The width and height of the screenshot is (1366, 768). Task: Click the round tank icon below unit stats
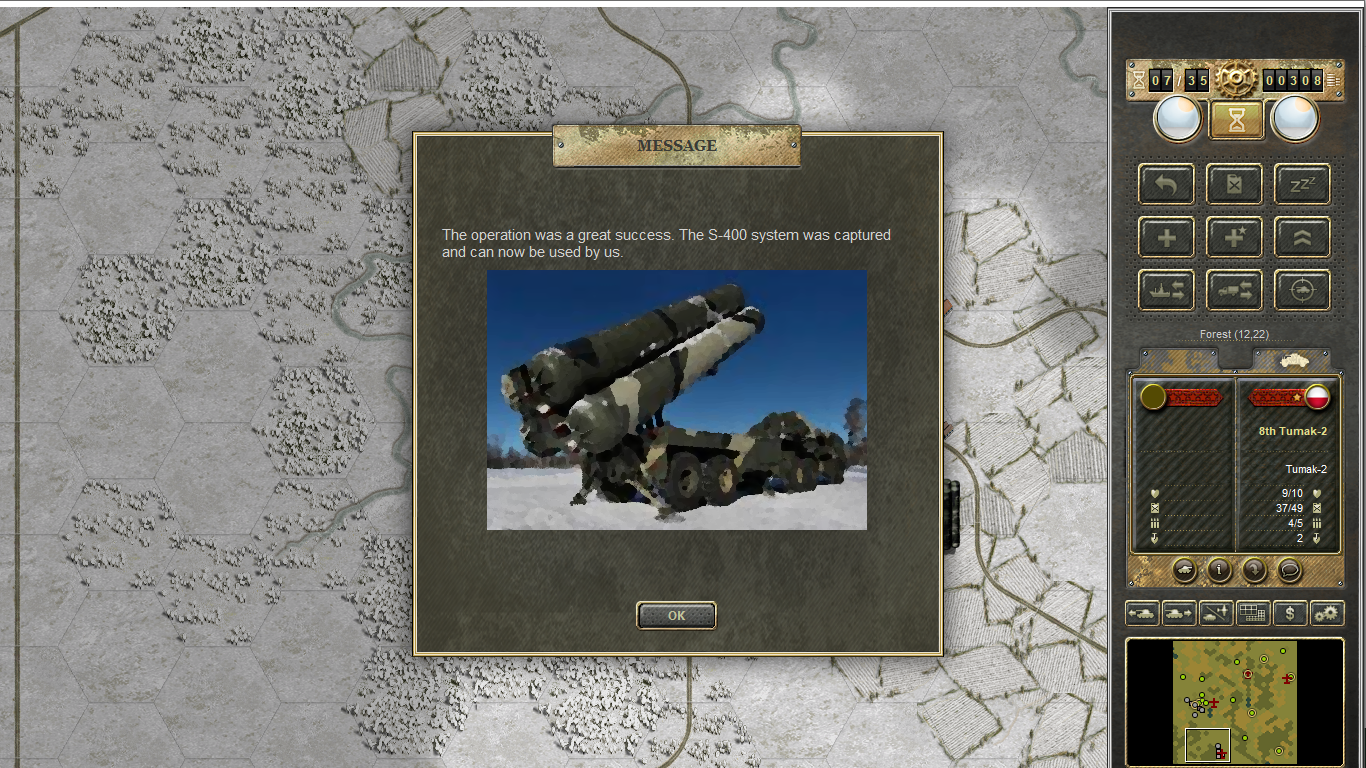pos(1184,570)
